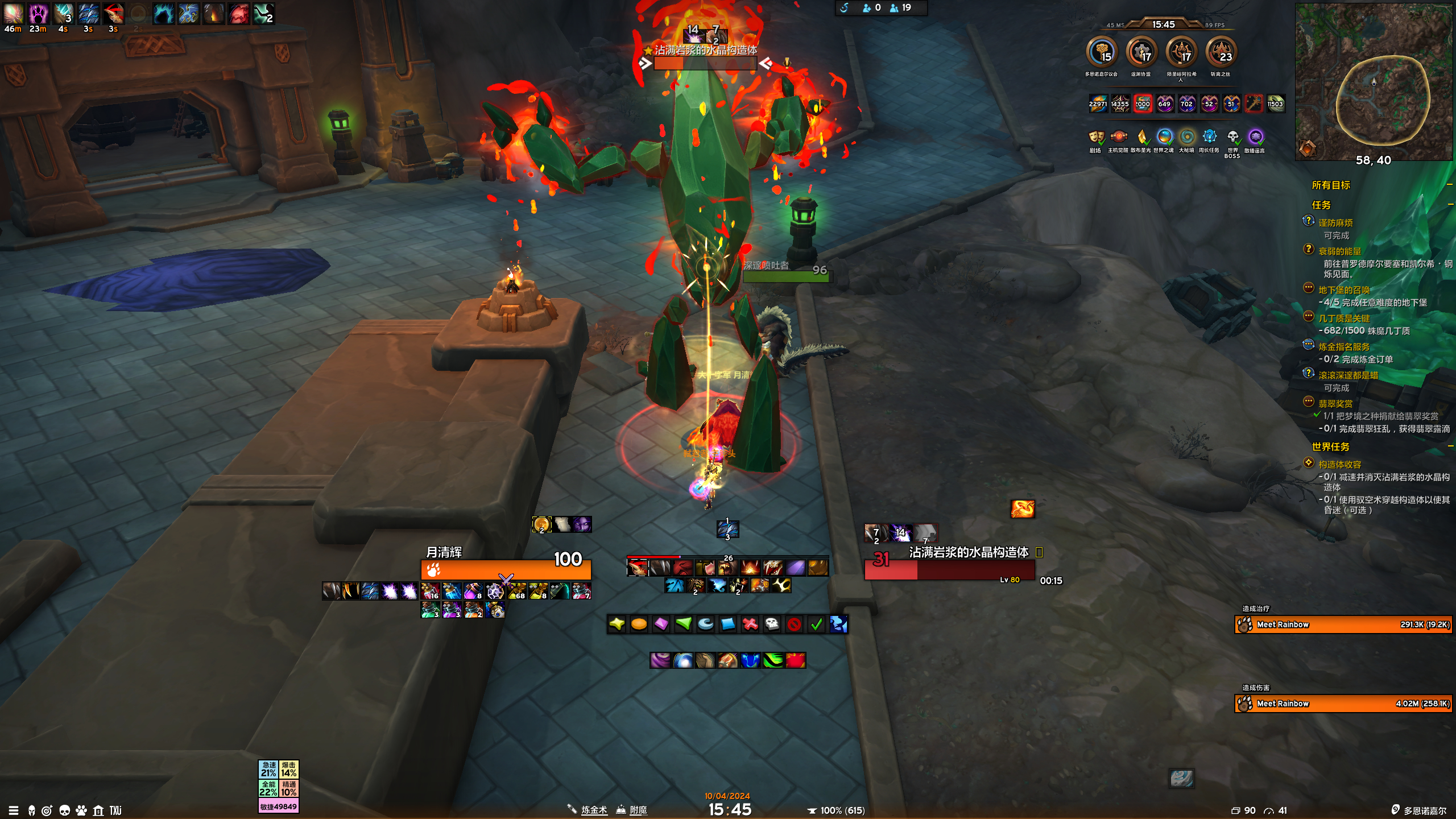Viewport: 1456px width, 819px height.
Task: Select the 谨防麻烦 quest in tracker
Action: [1335, 223]
